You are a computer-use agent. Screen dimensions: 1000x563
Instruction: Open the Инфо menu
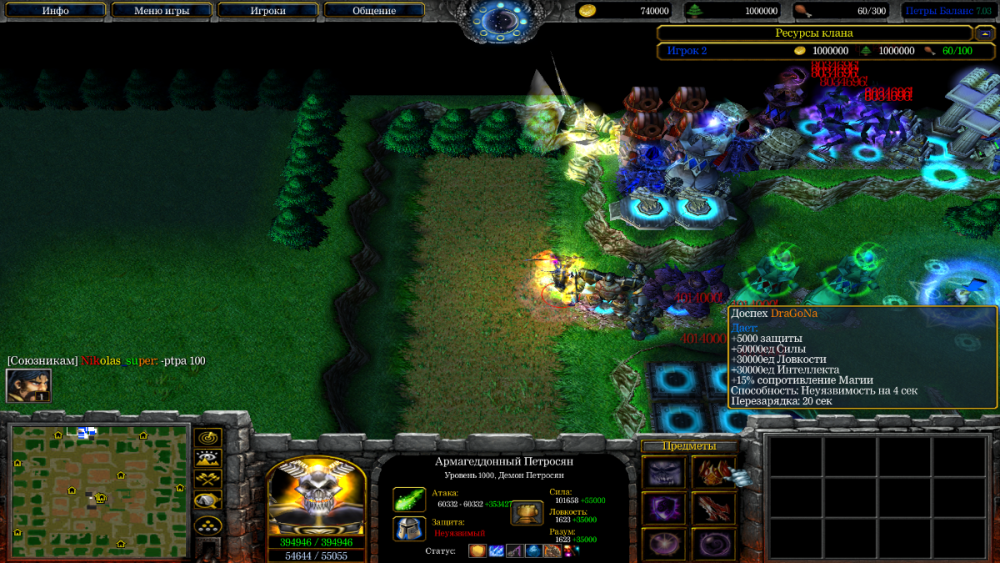(x=55, y=11)
